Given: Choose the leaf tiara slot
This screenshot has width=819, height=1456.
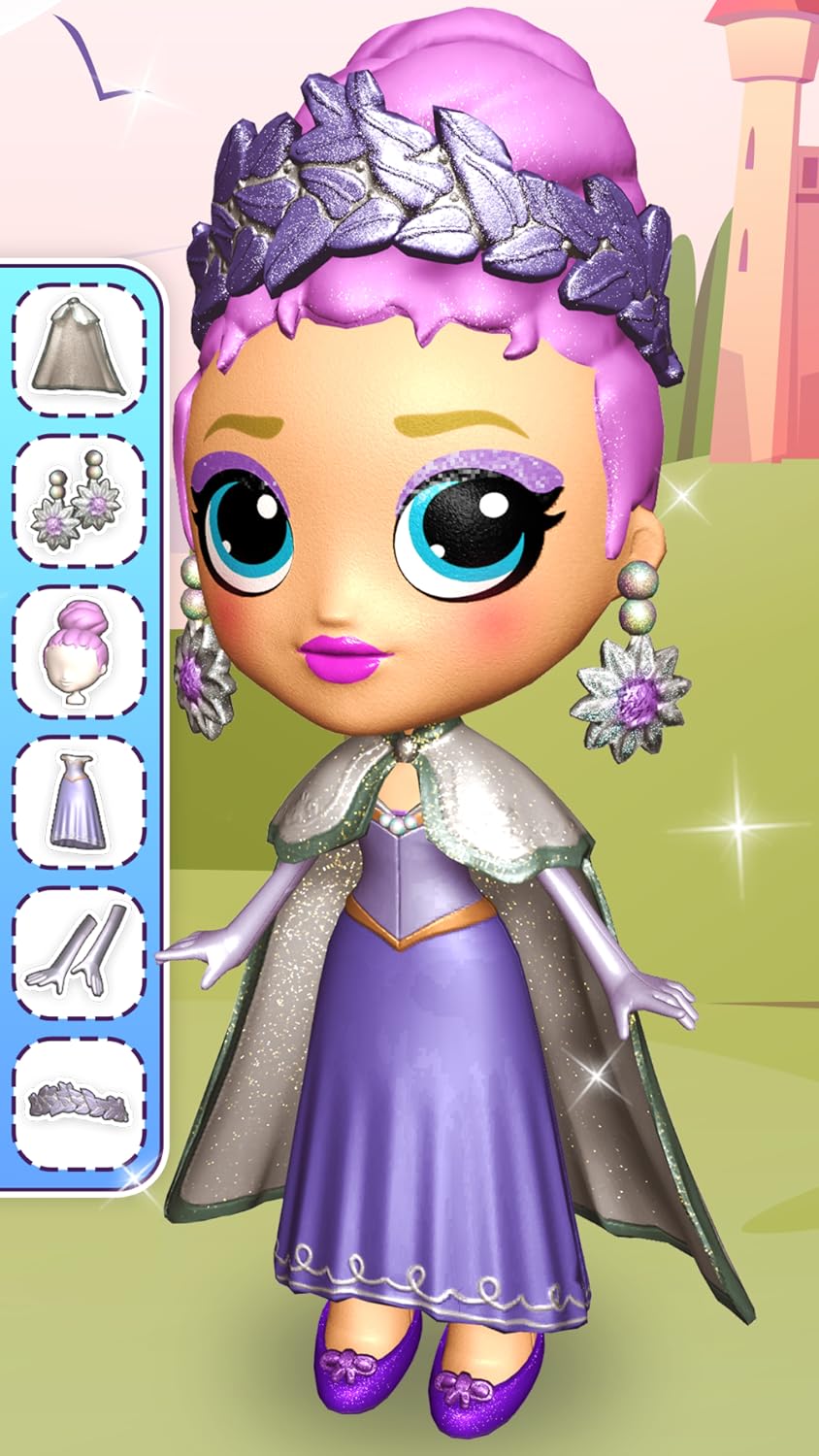Looking at the screenshot, I should [79, 1104].
